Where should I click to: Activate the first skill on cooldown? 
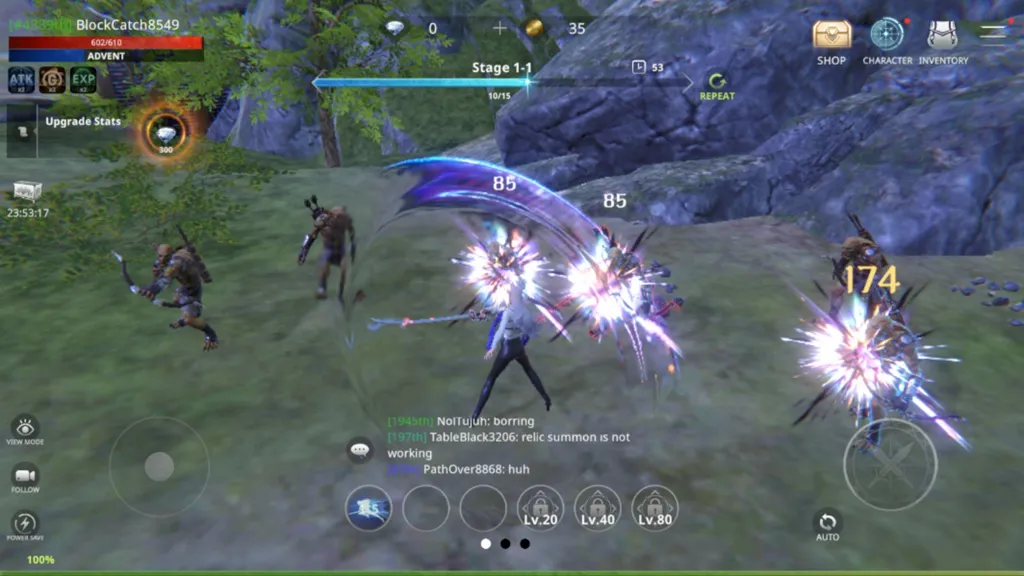coord(368,508)
